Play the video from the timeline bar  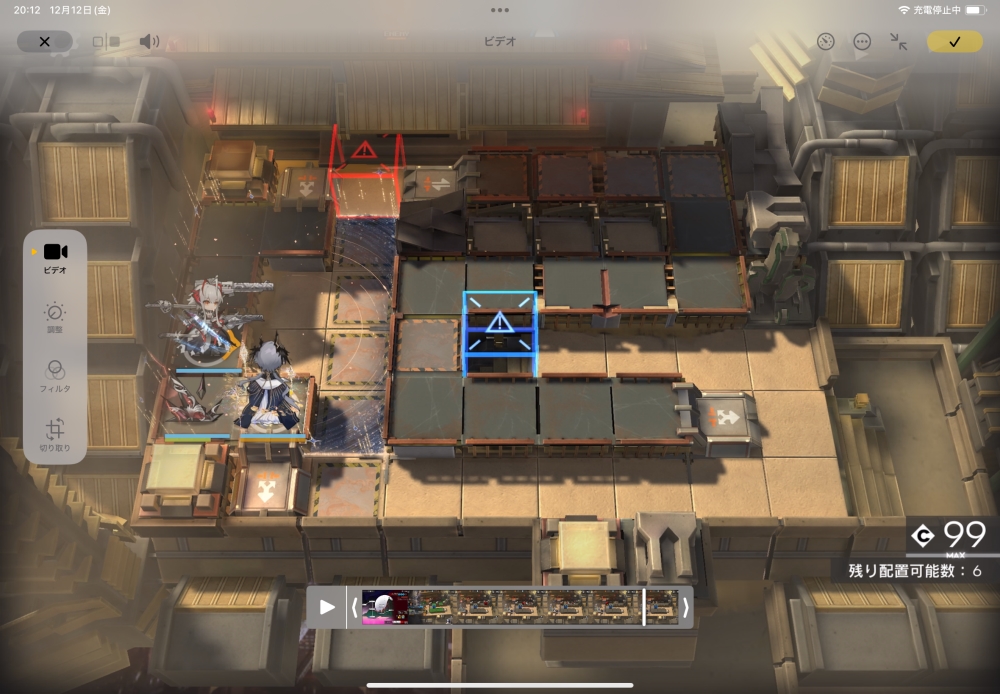pos(327,607)
